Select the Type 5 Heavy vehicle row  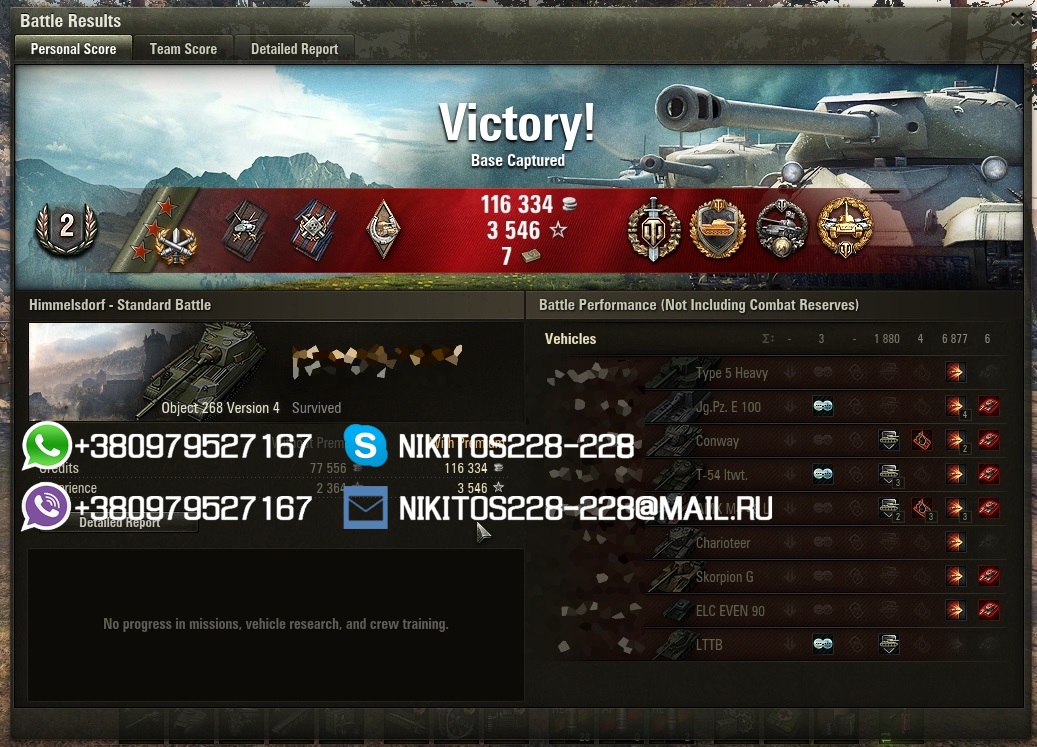[x=731, y=373]
